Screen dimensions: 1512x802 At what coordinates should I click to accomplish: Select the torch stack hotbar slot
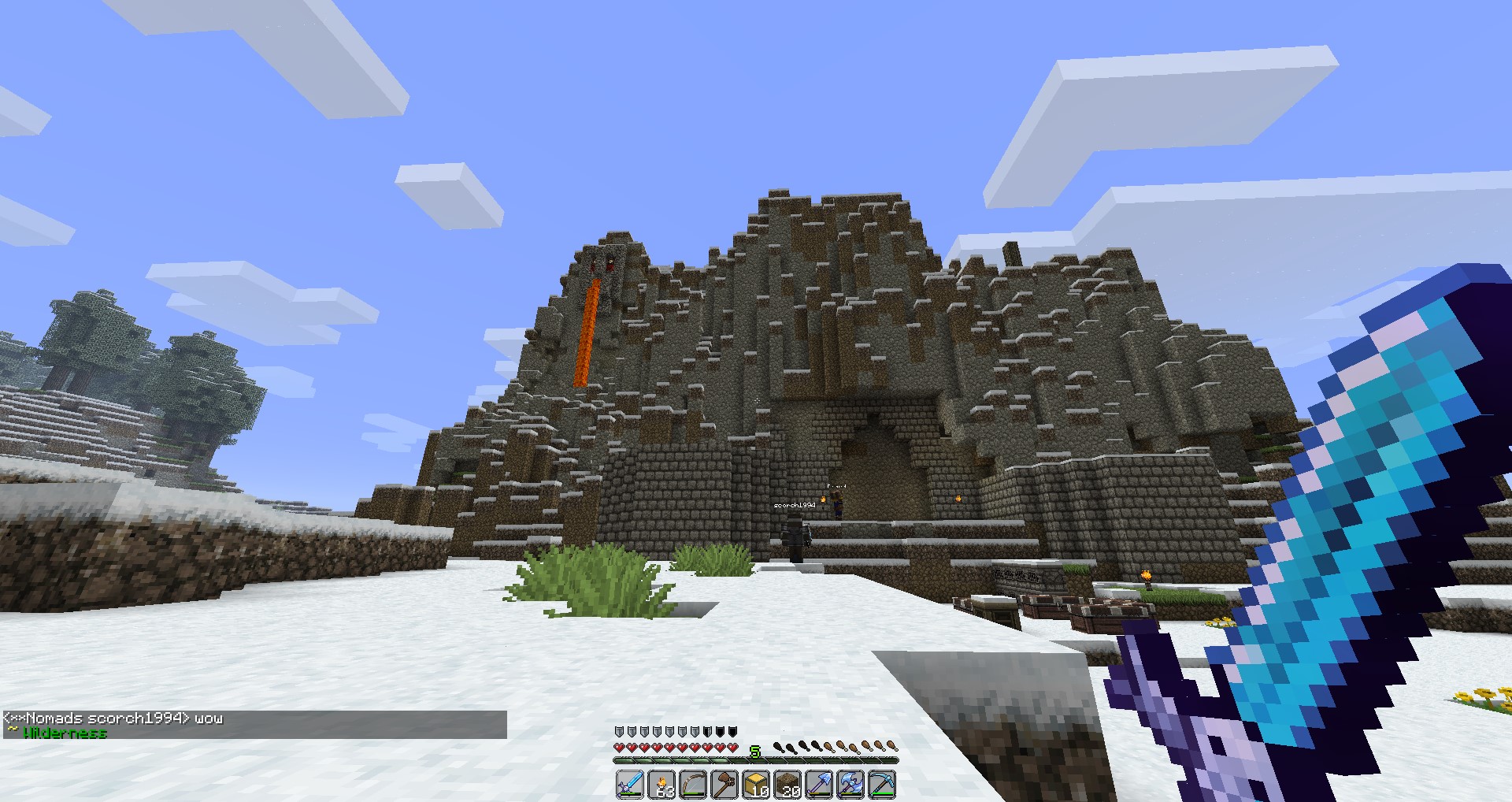coord(661,785)
